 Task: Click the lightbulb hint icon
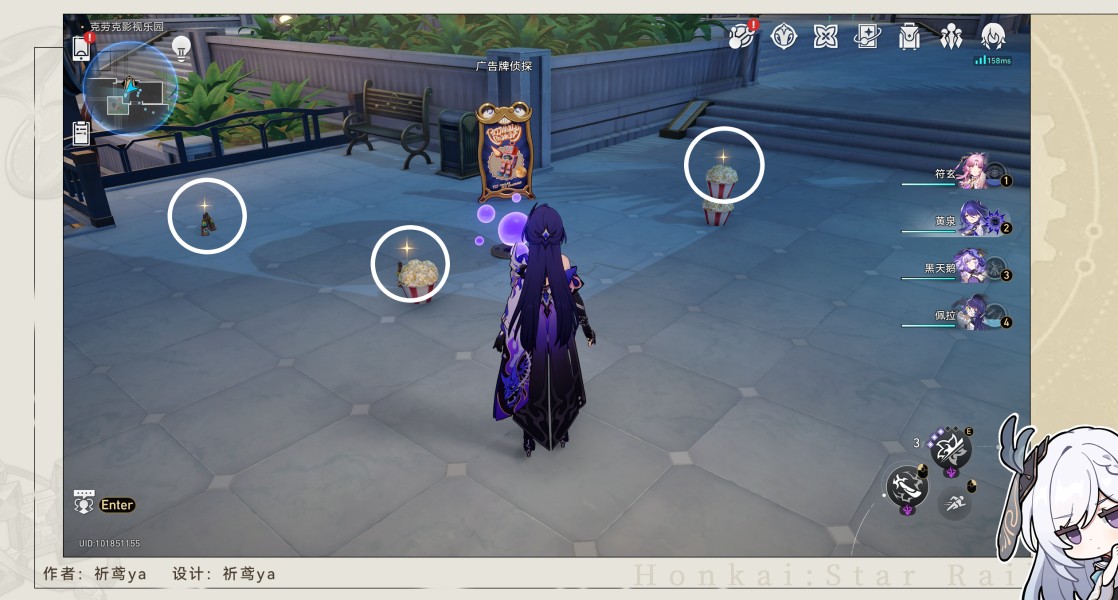pyautogui.click(x=181, y=46)
